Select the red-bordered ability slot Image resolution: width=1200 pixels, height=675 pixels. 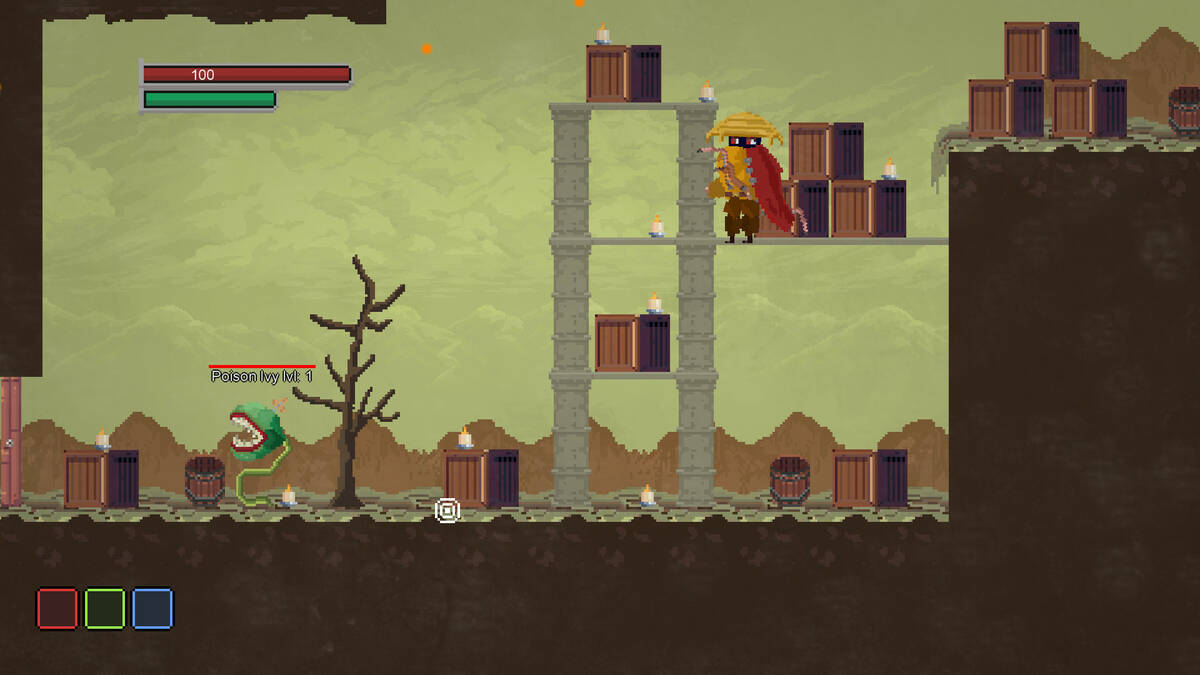(x=57, y=608)
